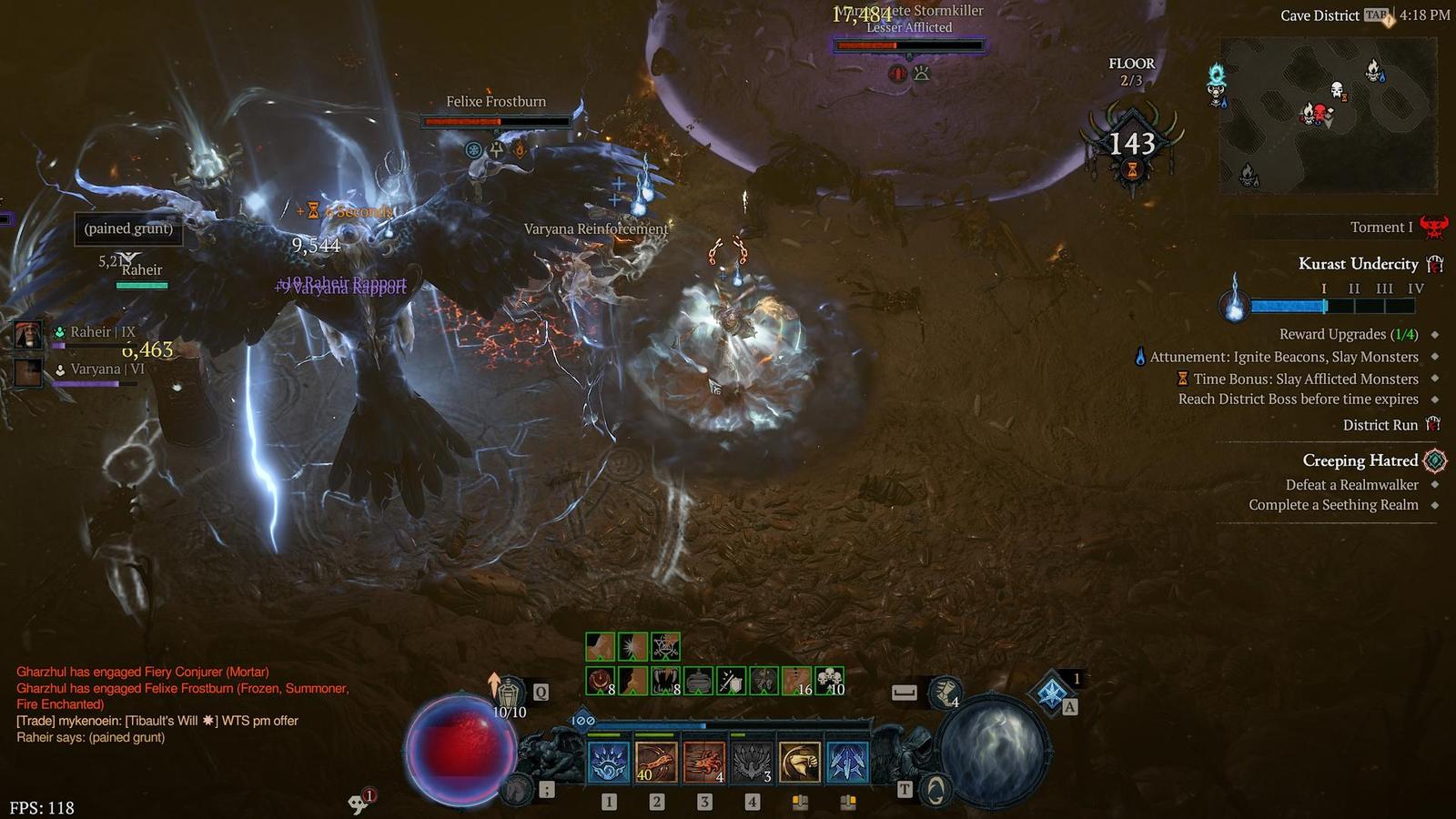Image resolution: width=1456 pixels, height=819 pixels.
Task: Use the evade boot icon
Action: (945, 692)
